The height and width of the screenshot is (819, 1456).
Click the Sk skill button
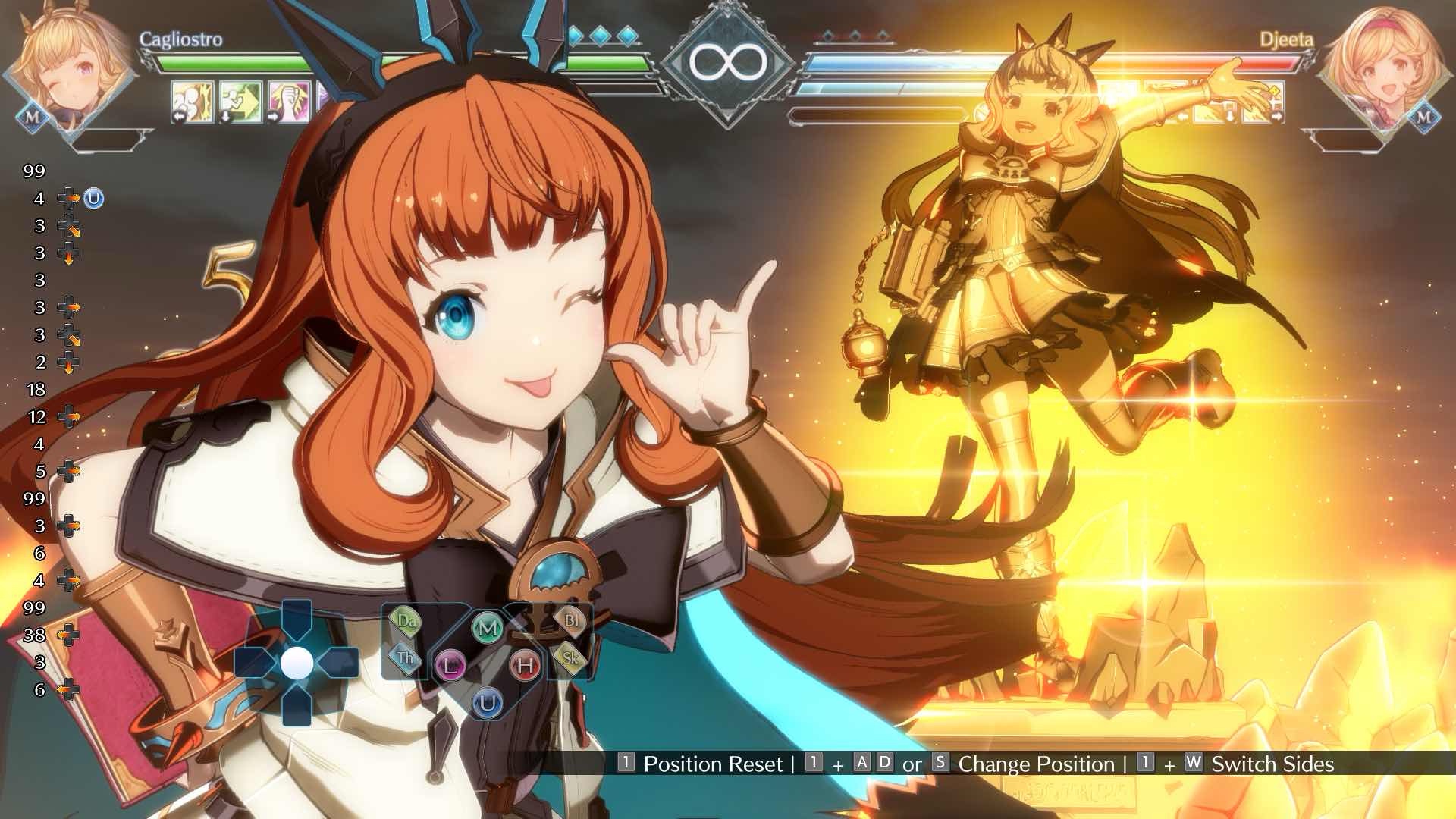tap(570, 657)
